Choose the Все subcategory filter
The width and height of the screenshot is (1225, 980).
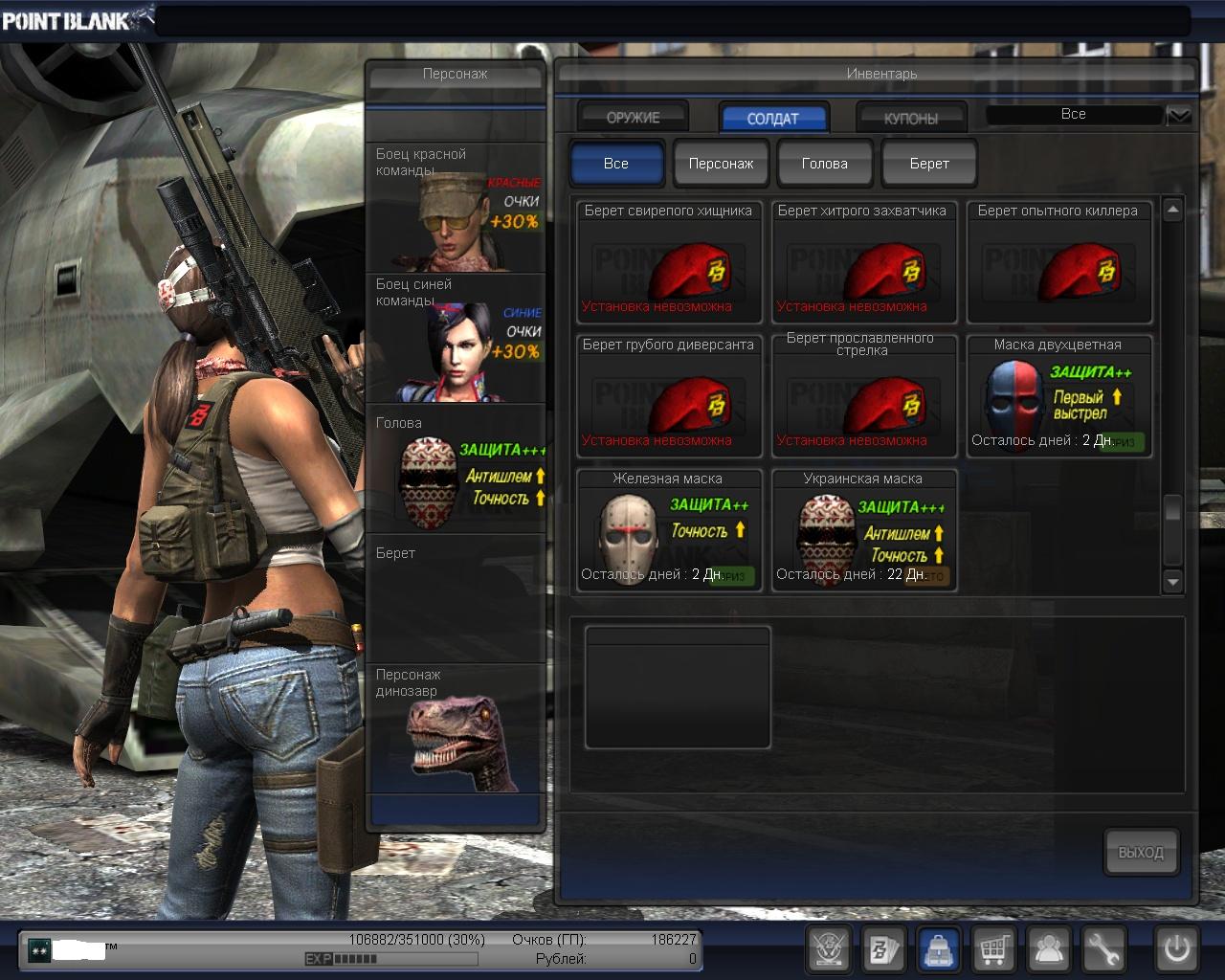pyautogui.click(x=616, y=164)
